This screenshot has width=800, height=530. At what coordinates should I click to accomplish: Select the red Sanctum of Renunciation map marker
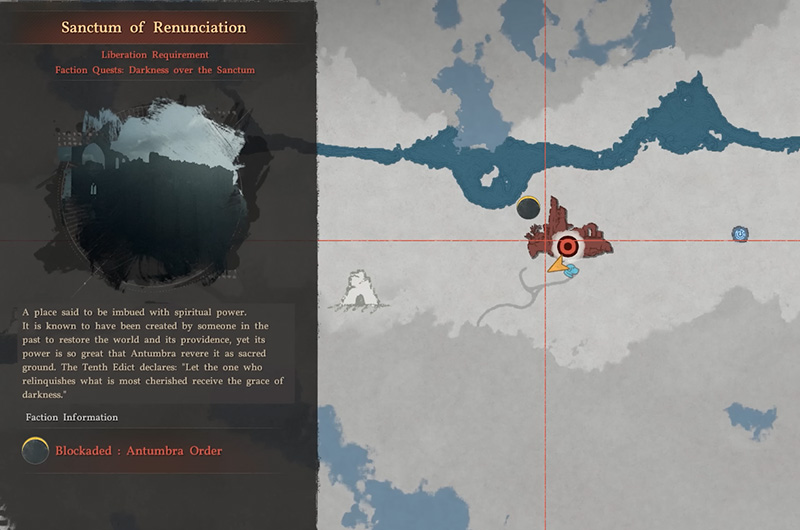(x=568, y=243)
